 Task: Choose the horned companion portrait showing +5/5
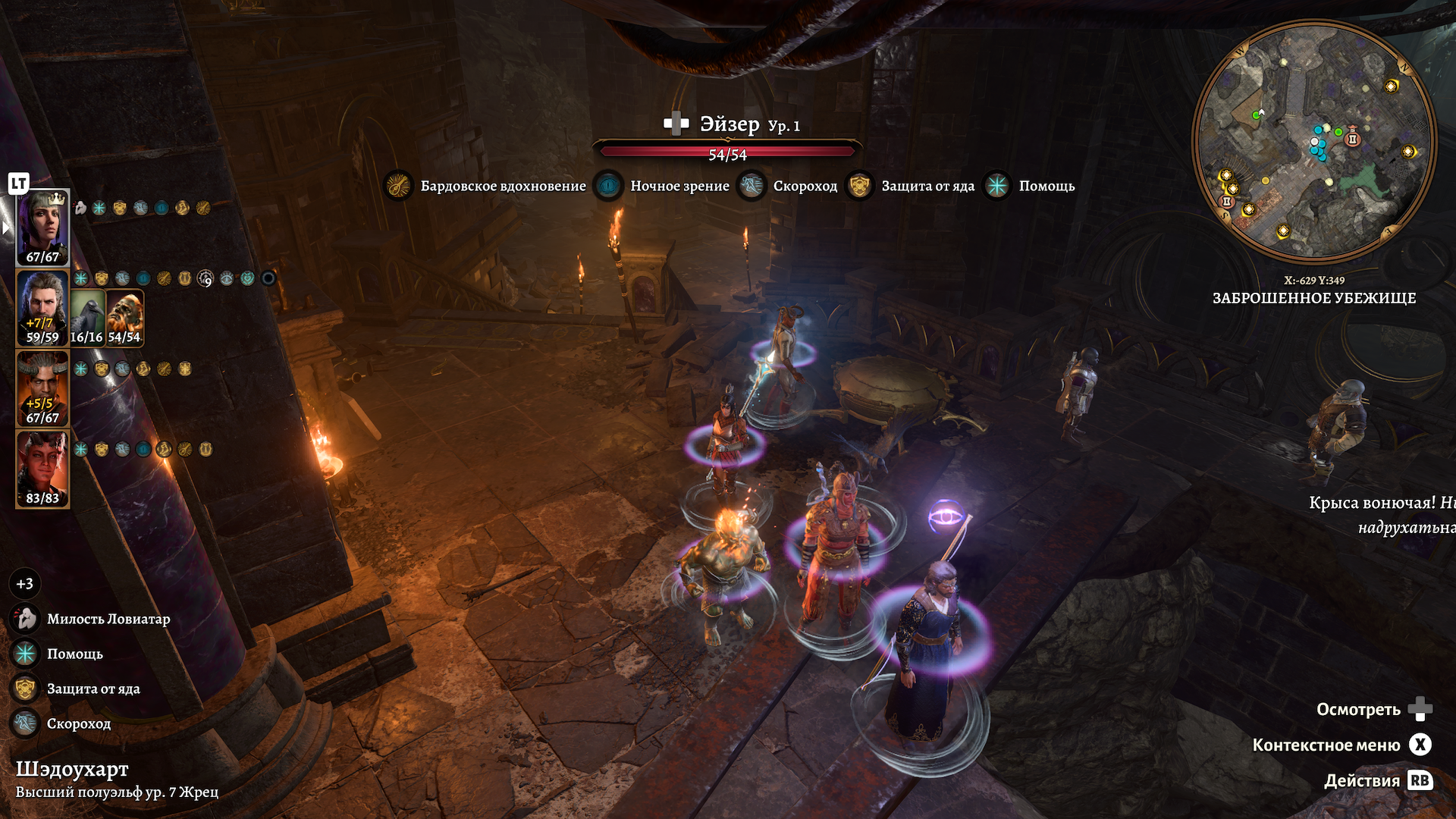42,388
